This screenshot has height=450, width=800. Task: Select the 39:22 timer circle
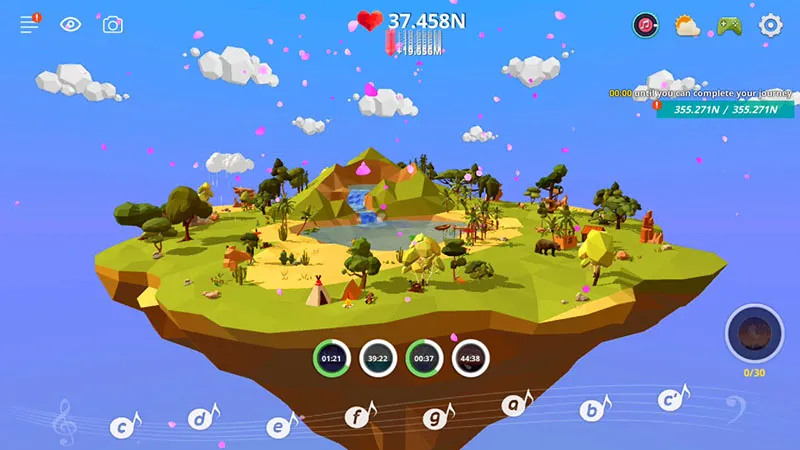pyautogui.click(x=378, y=358)
